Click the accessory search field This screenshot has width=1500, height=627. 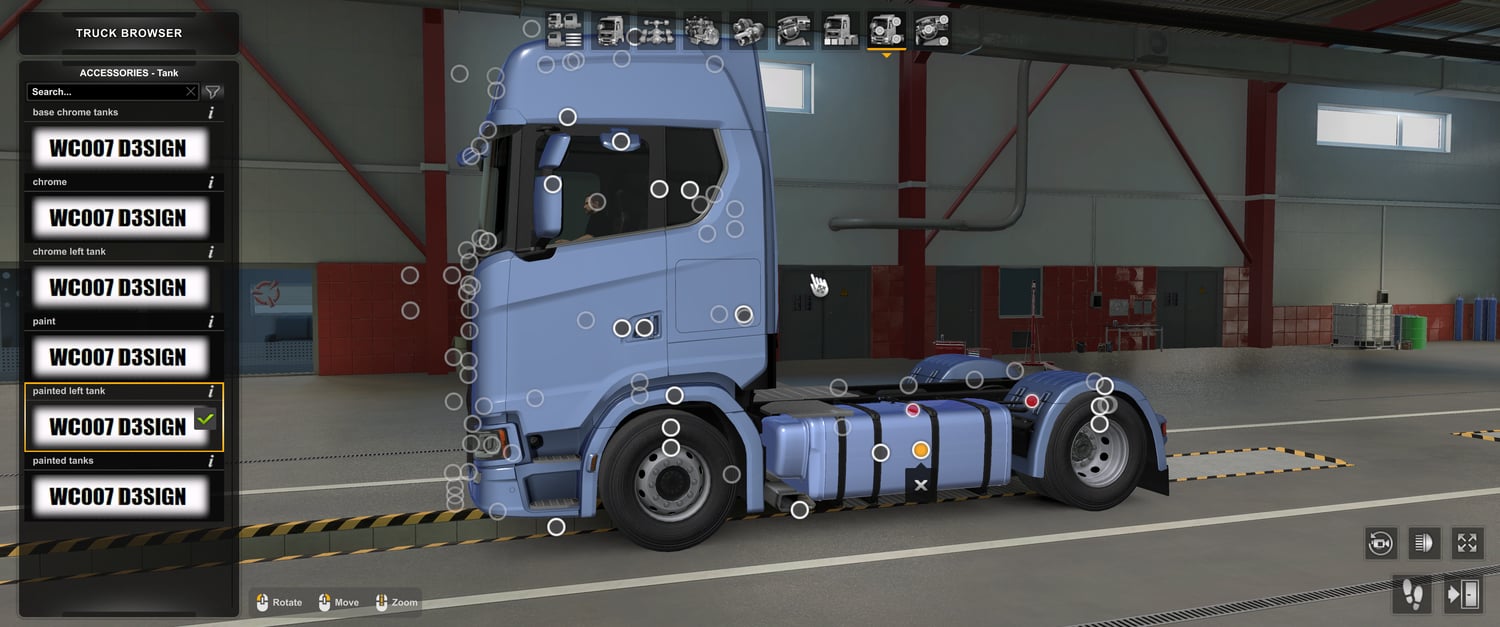(x=105, y=92)
